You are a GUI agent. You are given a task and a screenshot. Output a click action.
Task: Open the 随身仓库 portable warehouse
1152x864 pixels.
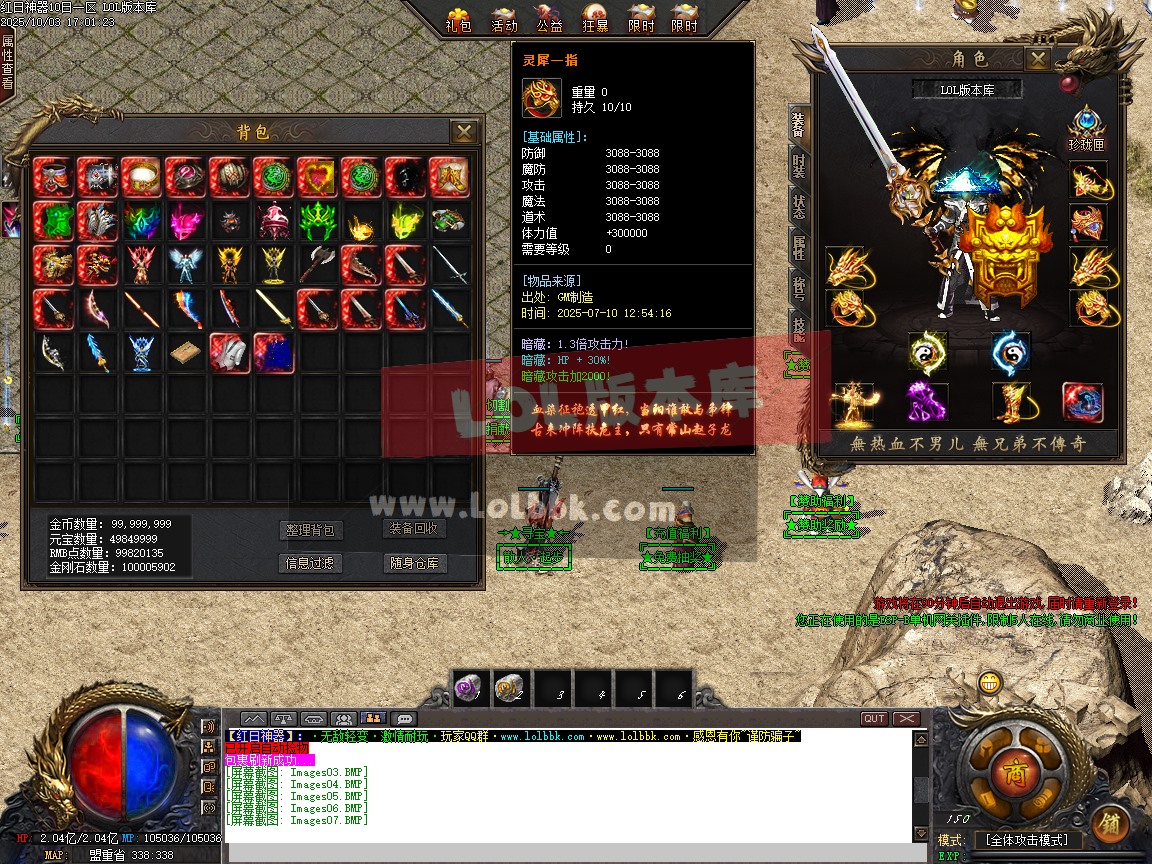[415, 563]
